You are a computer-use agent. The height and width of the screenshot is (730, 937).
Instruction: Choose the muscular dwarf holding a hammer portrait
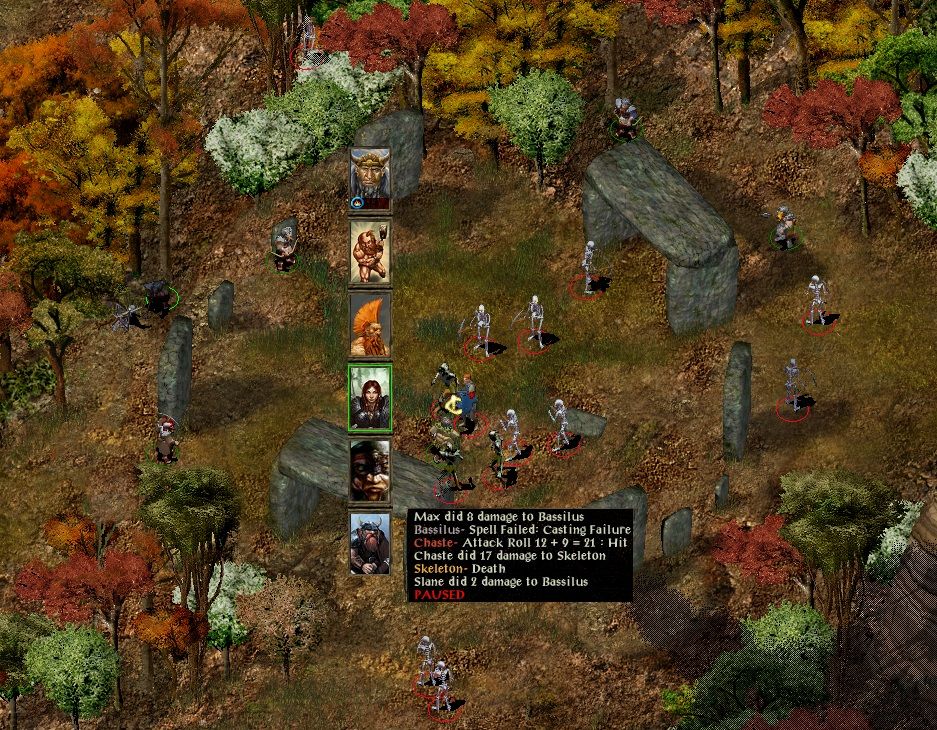pyautogui.click(x=369, y=252)
